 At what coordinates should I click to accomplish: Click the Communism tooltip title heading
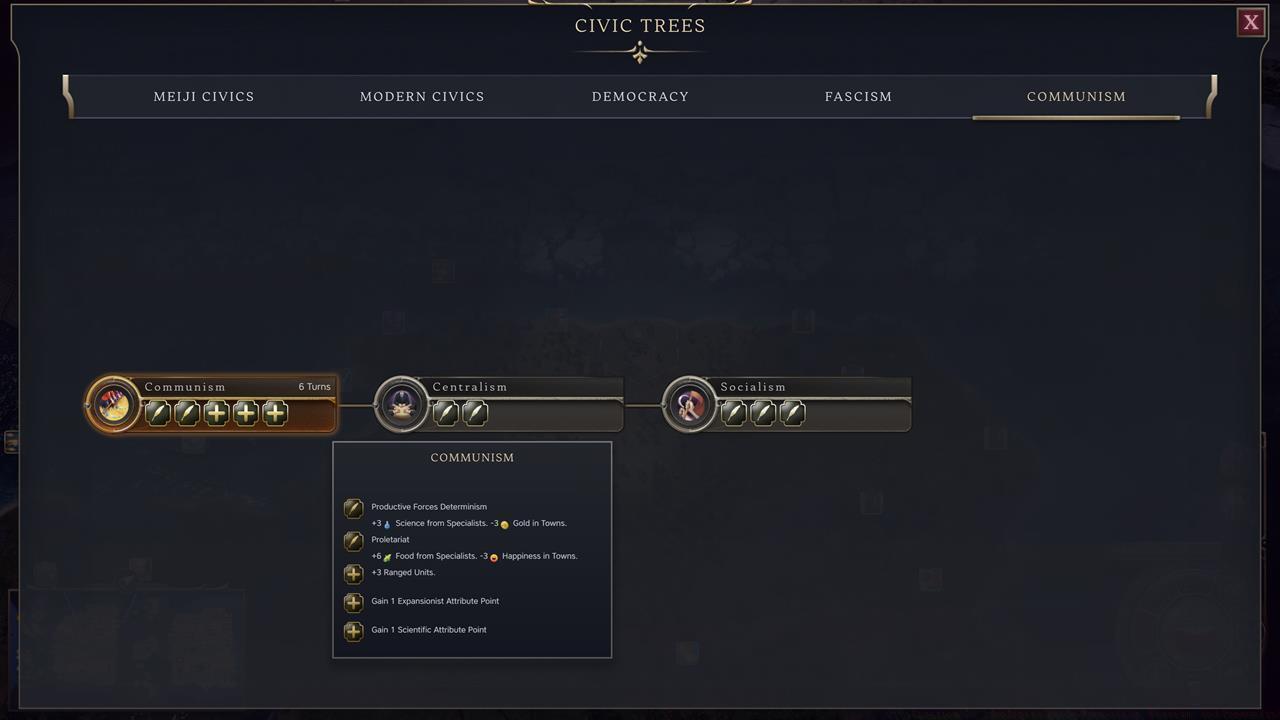tap(472, 457)
